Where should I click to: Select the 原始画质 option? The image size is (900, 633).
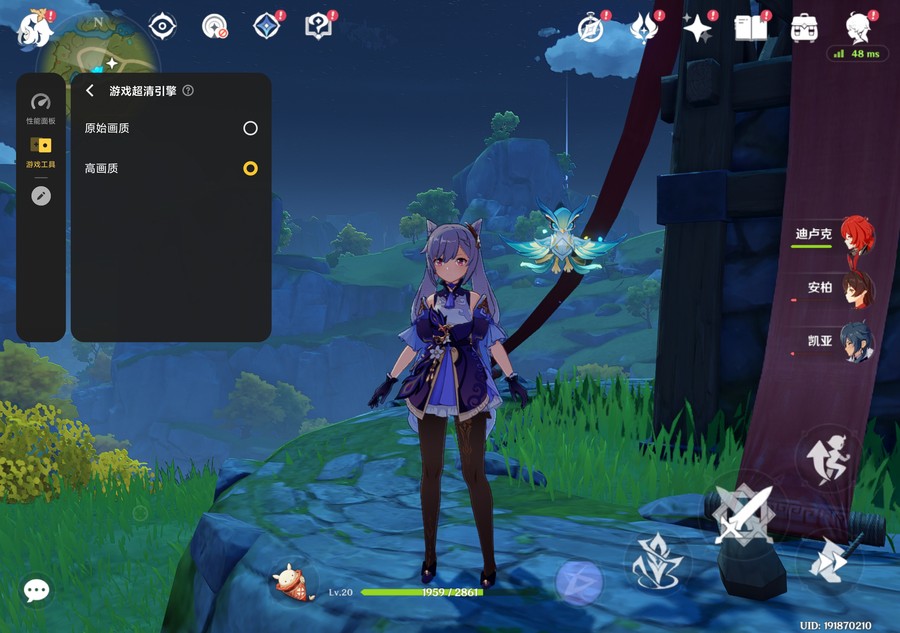[250, 128]
